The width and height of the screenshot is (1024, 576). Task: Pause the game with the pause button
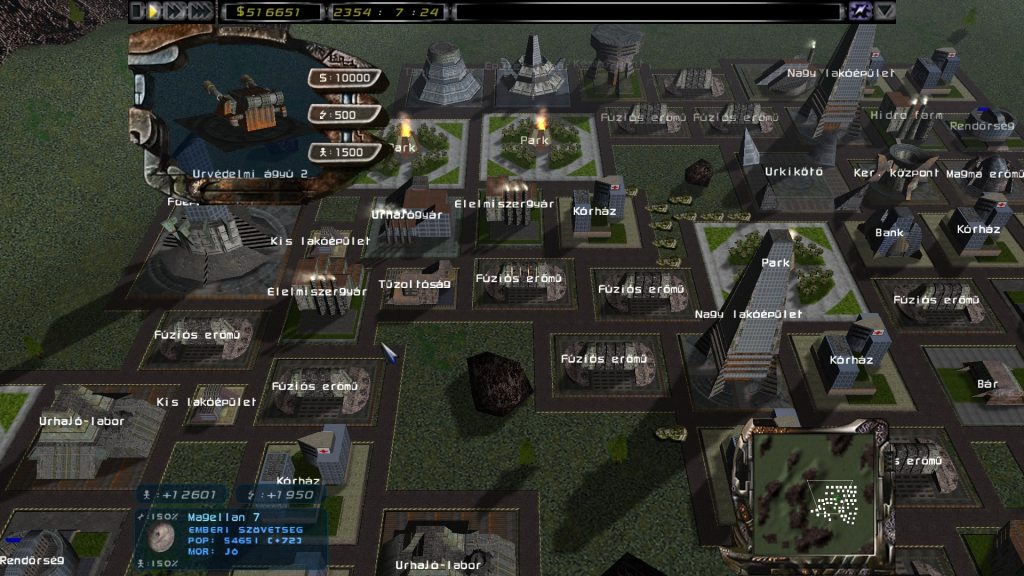[138, 11]
